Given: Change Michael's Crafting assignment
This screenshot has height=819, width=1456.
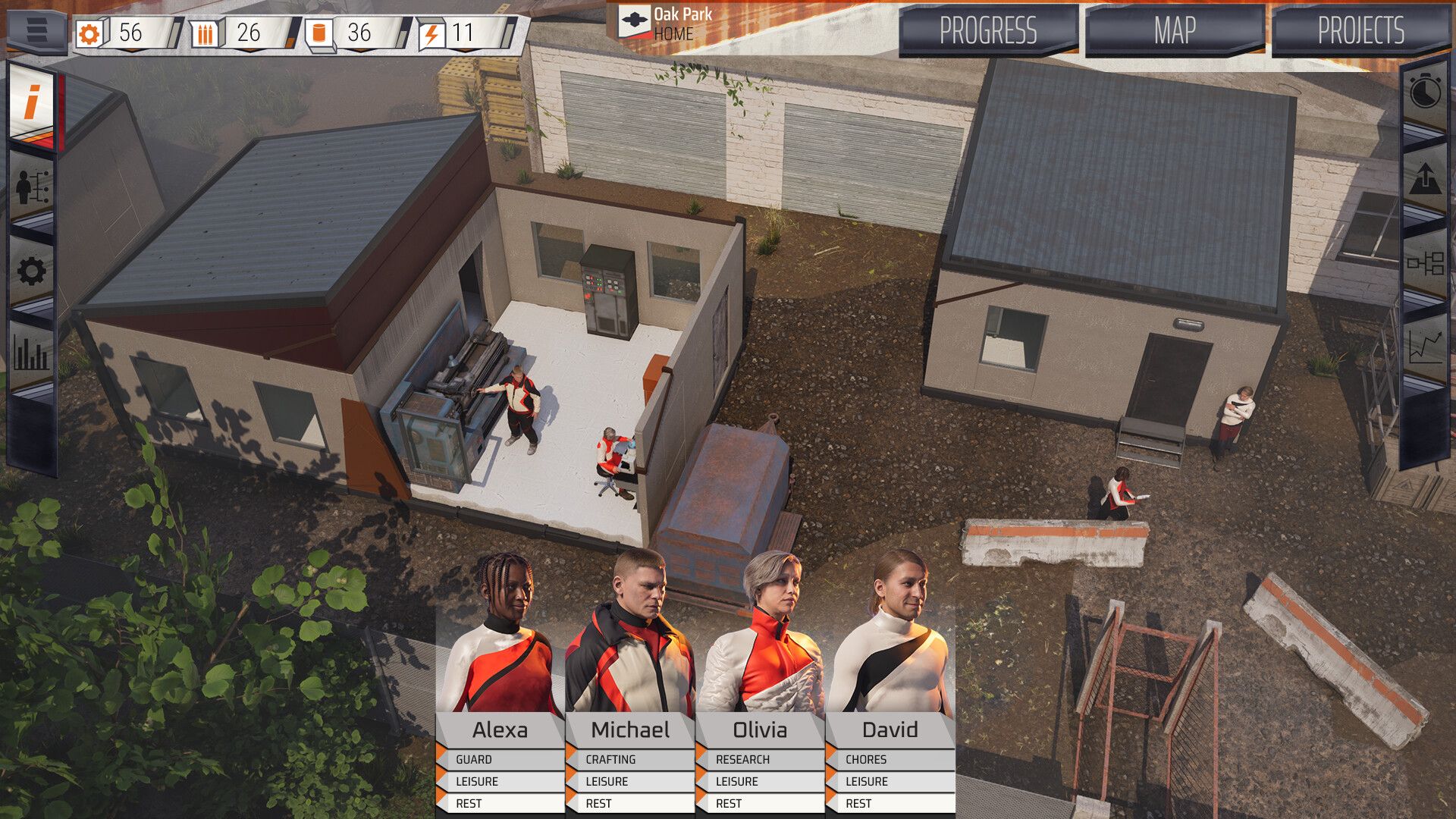Looking at the screenshot, I should pyautogui.click(x=630, y=759).
